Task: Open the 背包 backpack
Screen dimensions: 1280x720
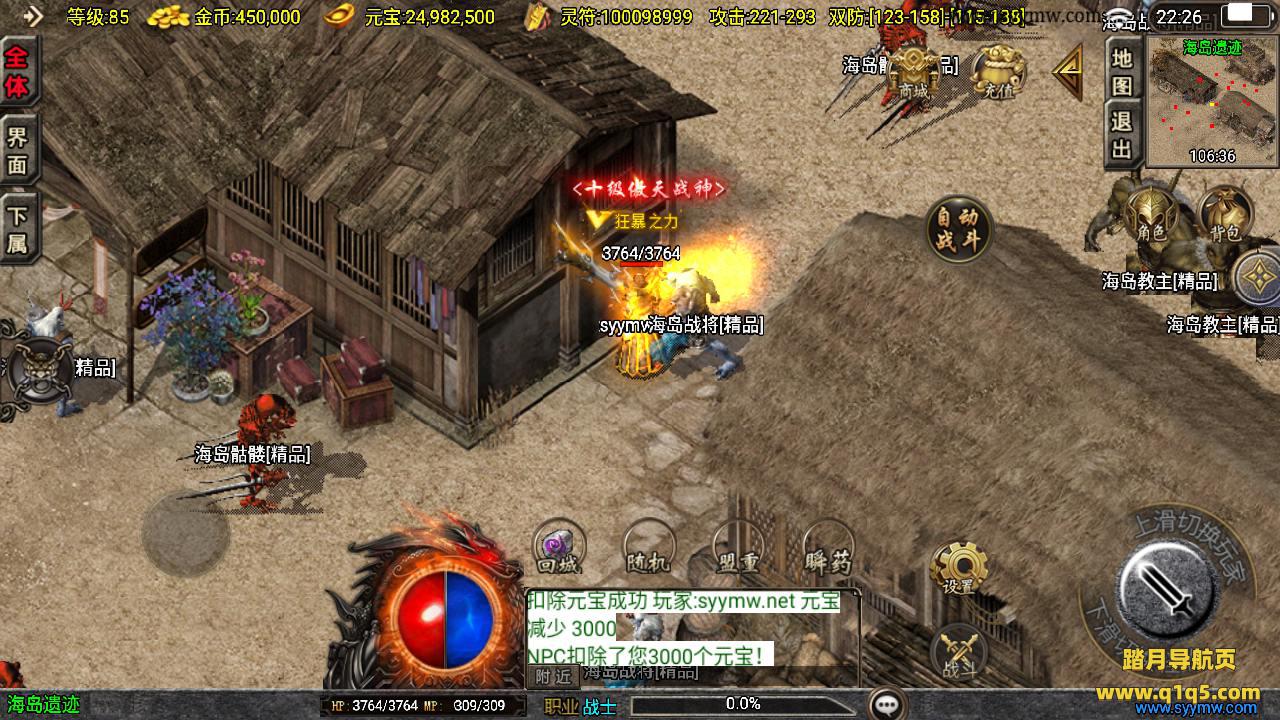Action: 1225,214
